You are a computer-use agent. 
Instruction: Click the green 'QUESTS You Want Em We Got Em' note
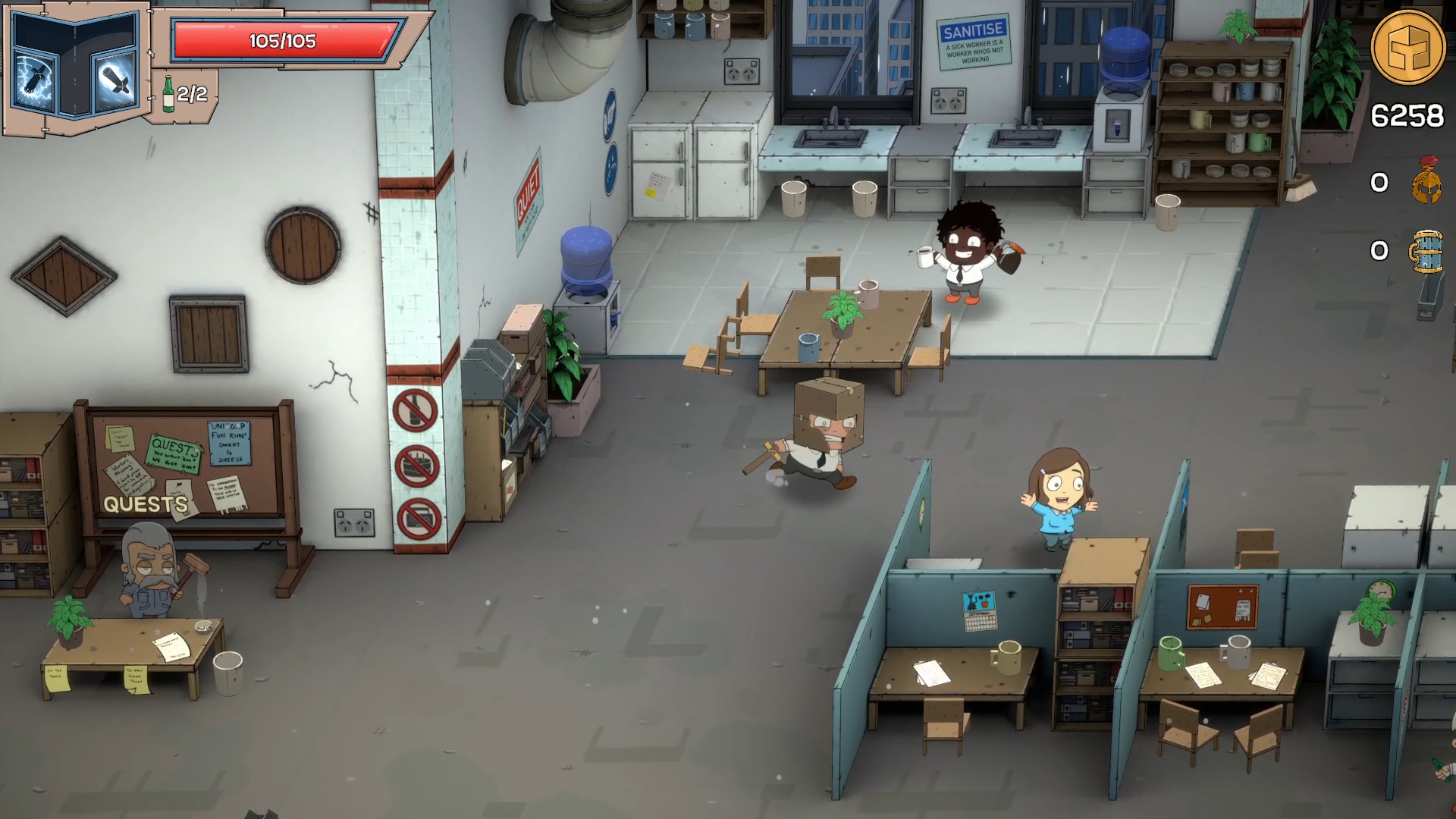tap(172, 453)
